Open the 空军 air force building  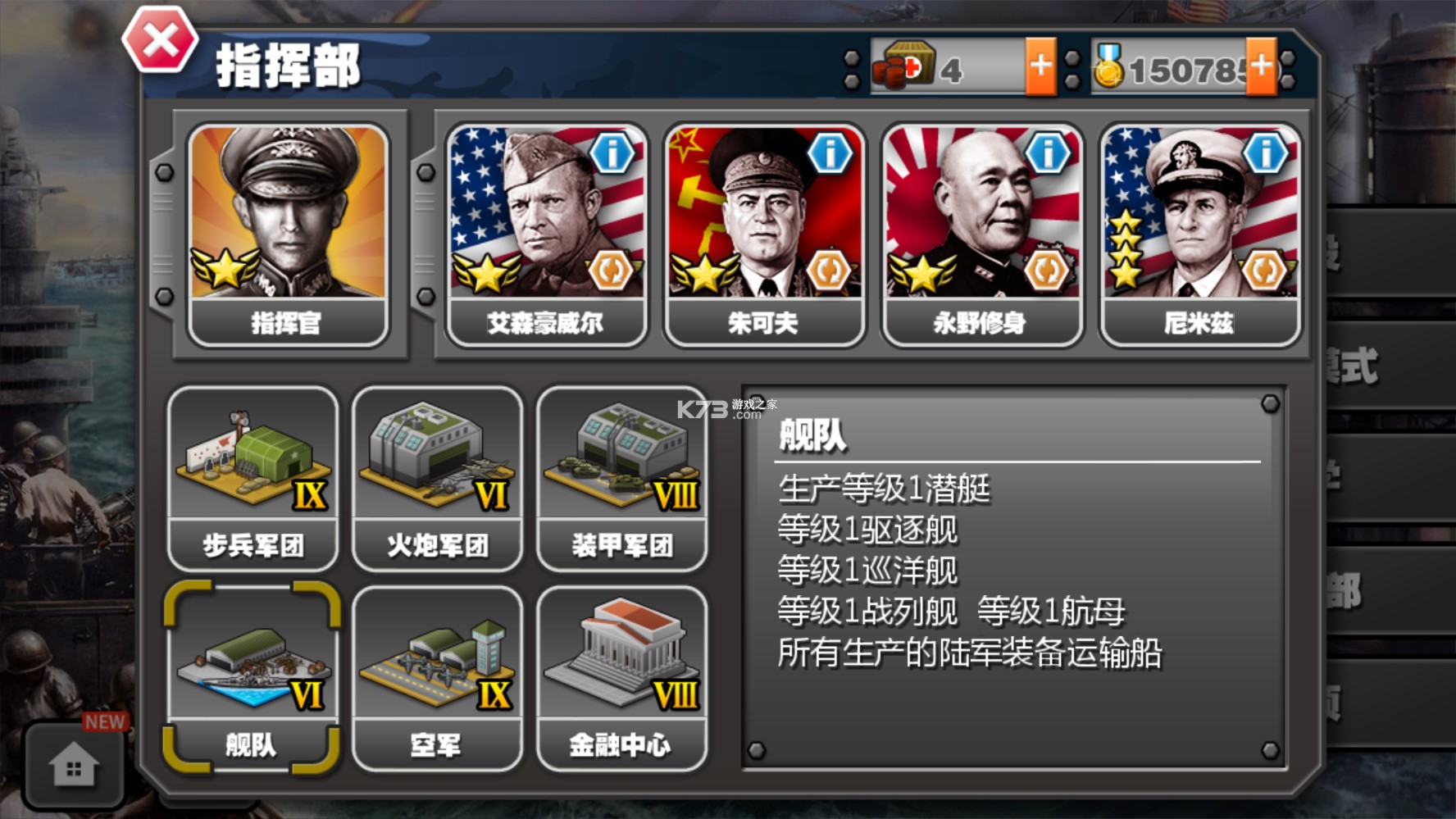(x=437, y=676)
